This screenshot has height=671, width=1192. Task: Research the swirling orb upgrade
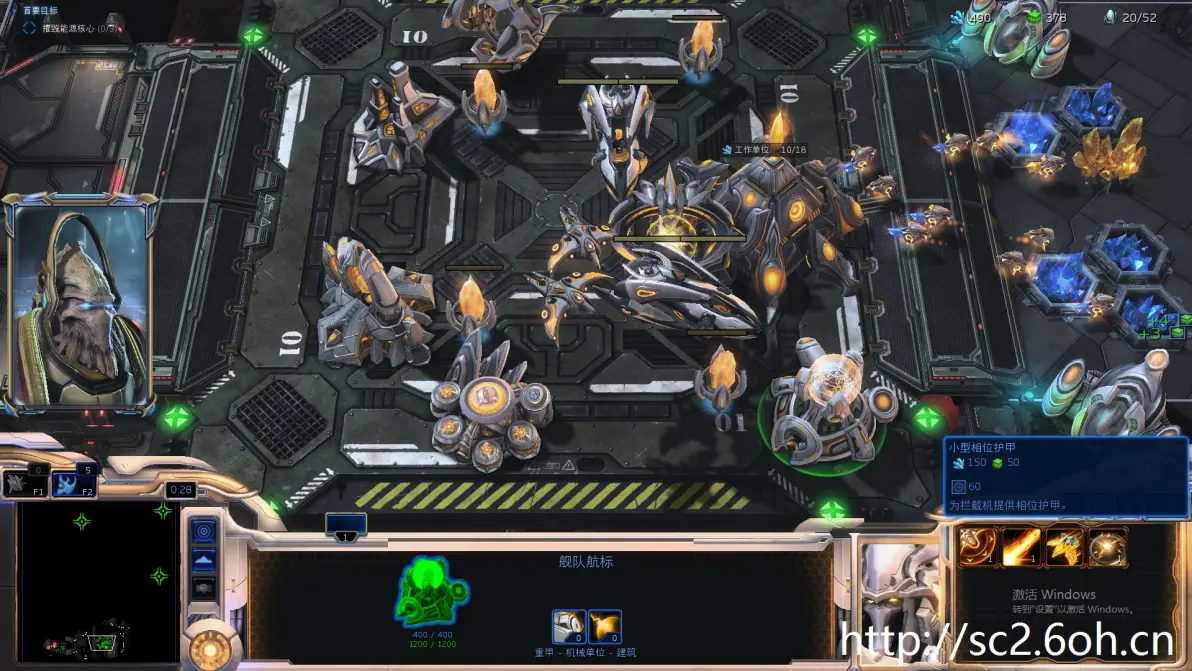(977, 547)
